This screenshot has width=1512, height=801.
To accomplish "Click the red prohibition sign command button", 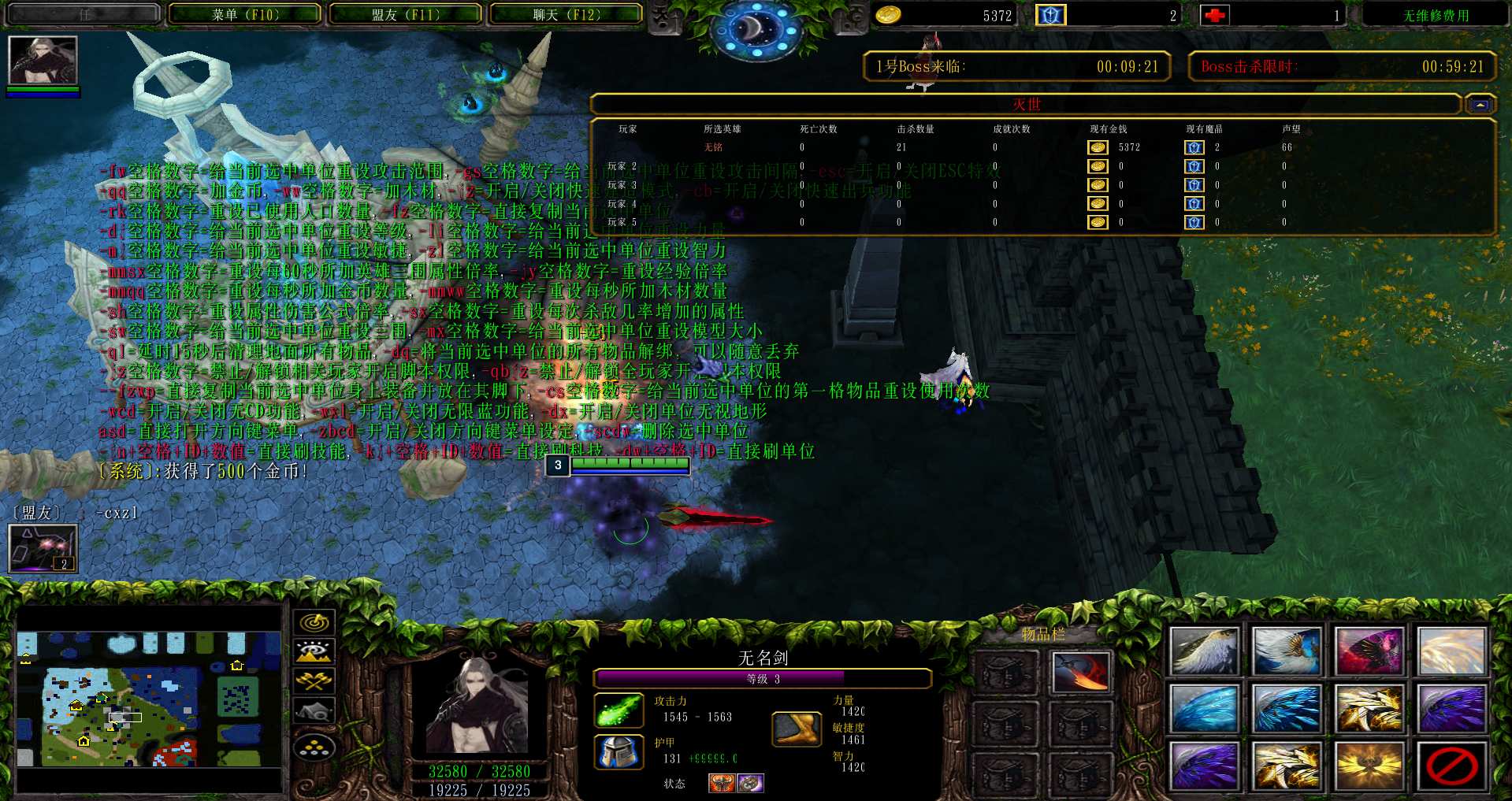I will [1451, 765].
